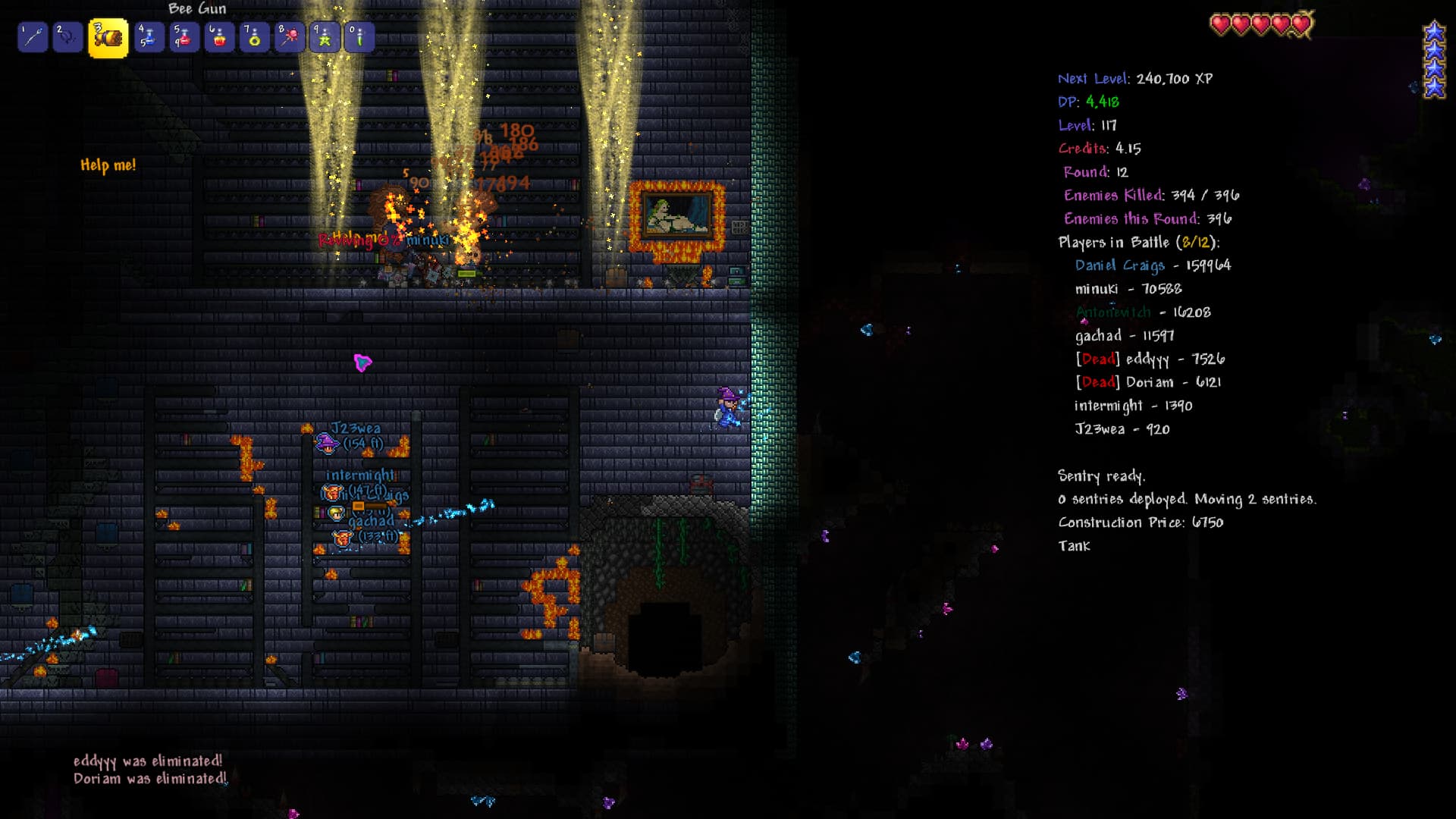Equip the pink spiked wand in slot 8
Image resolution: width=1456 pixels, height=819 pixels.
click(289, 37)
